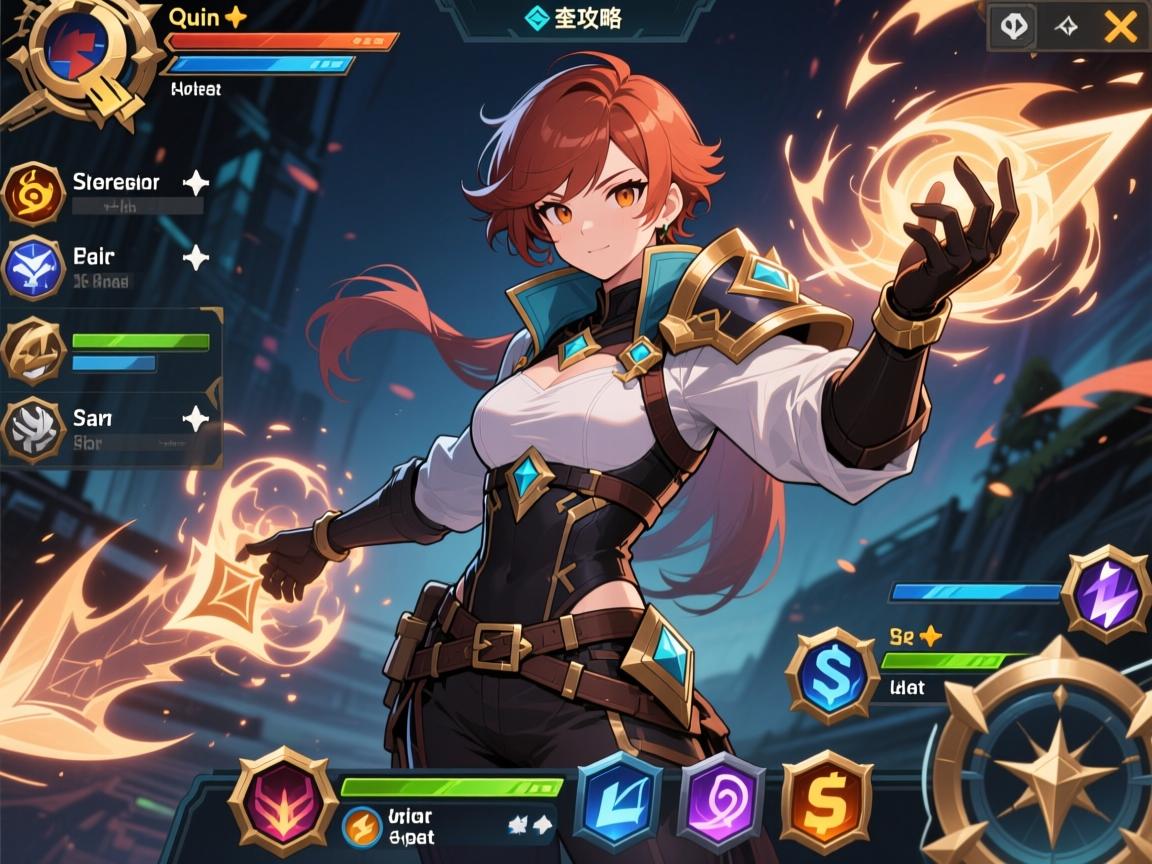The height and width of the screenshot is (864, 1152).
Task: Click the white eye-shaped icon button
Action: pyautogui.click(x=1011, y=27)
